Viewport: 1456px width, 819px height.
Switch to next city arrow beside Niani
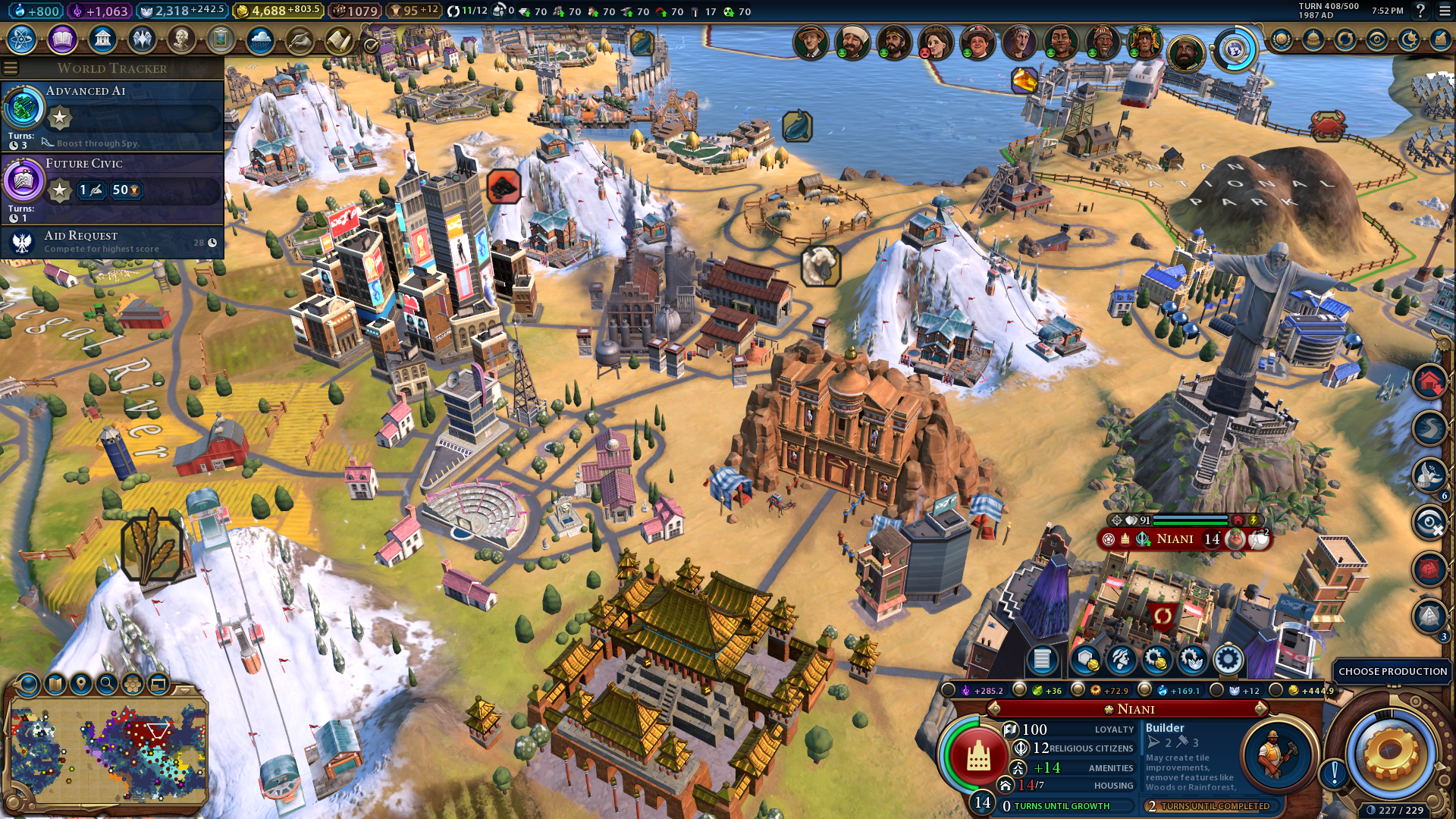pos(1260,709)
